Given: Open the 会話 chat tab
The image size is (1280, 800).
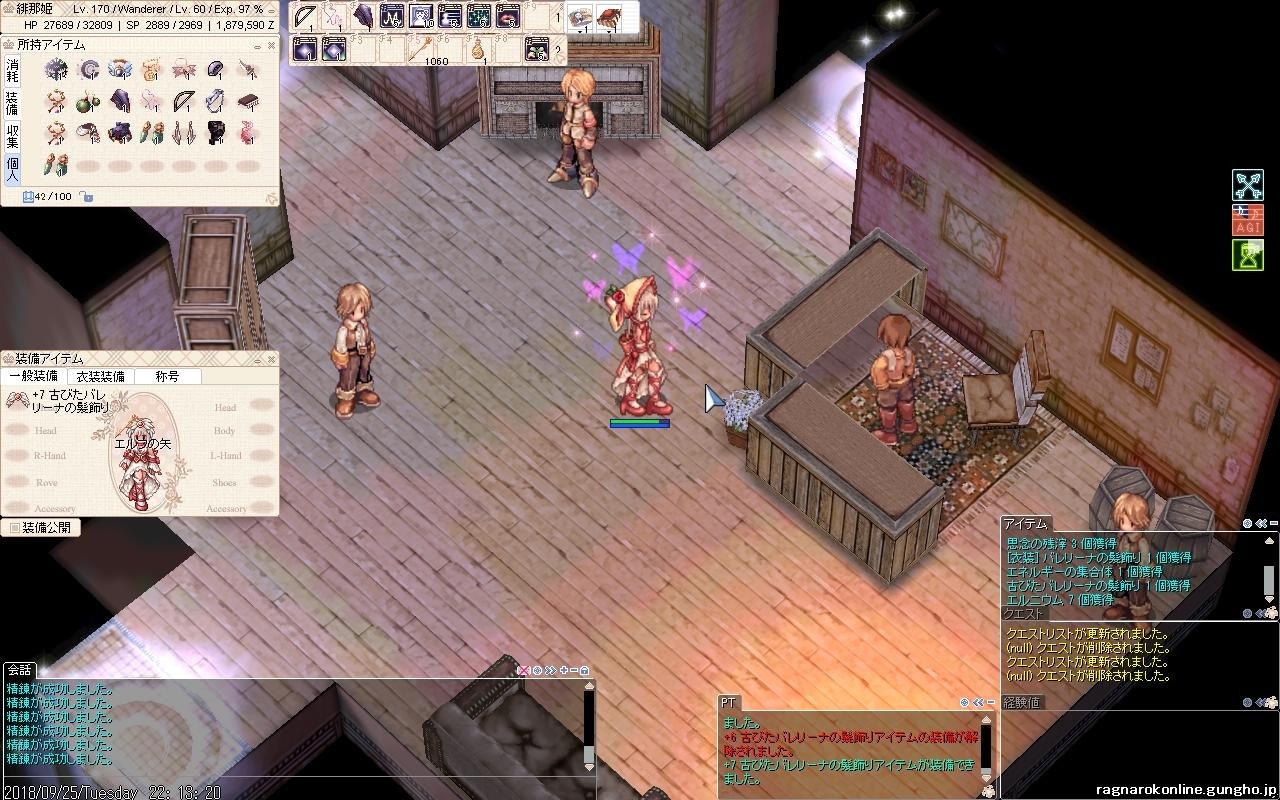Looking at the screenshot, I should (x=19, y=670).
